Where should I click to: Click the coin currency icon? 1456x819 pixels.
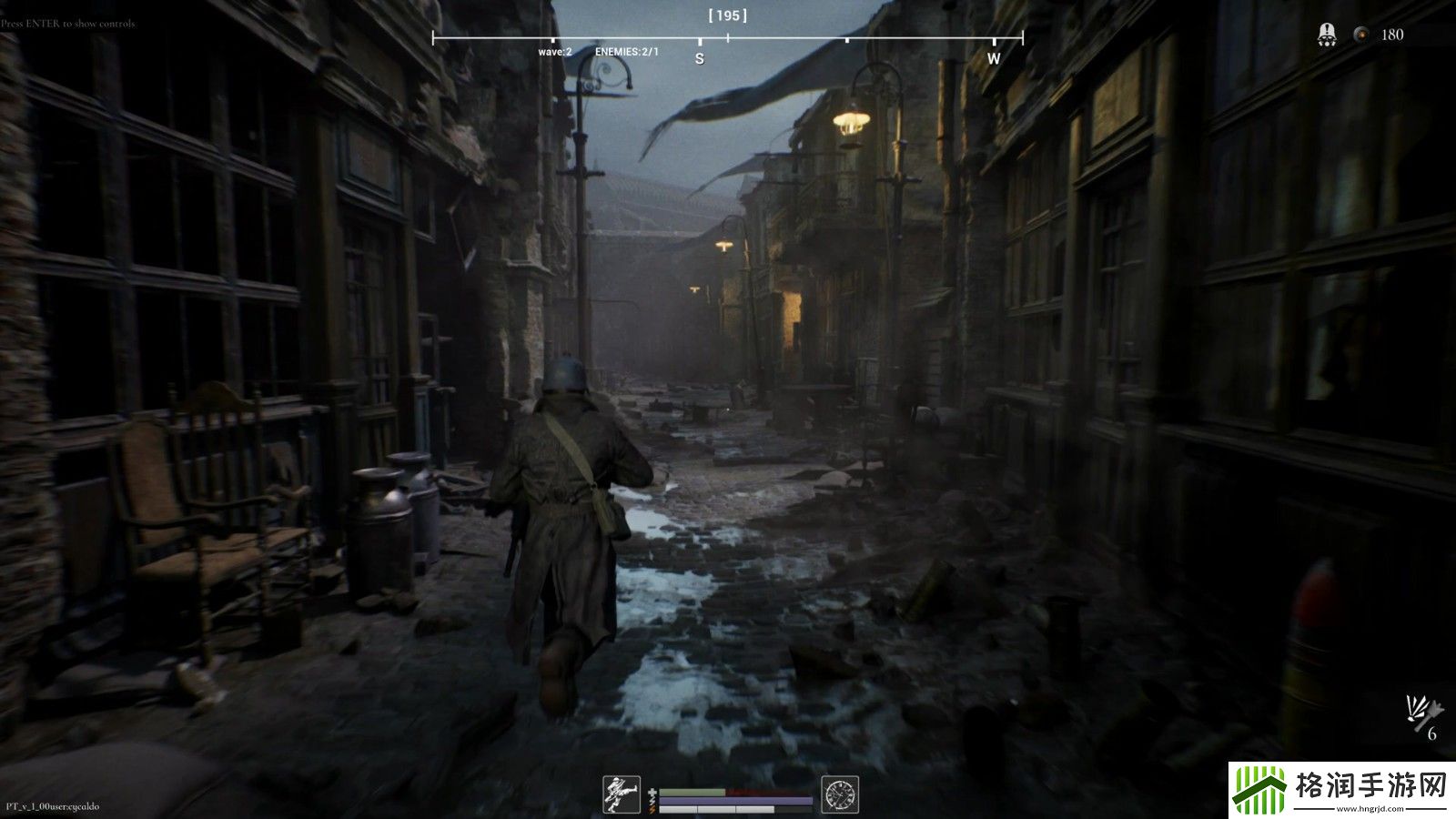[x=1361, y=35]
